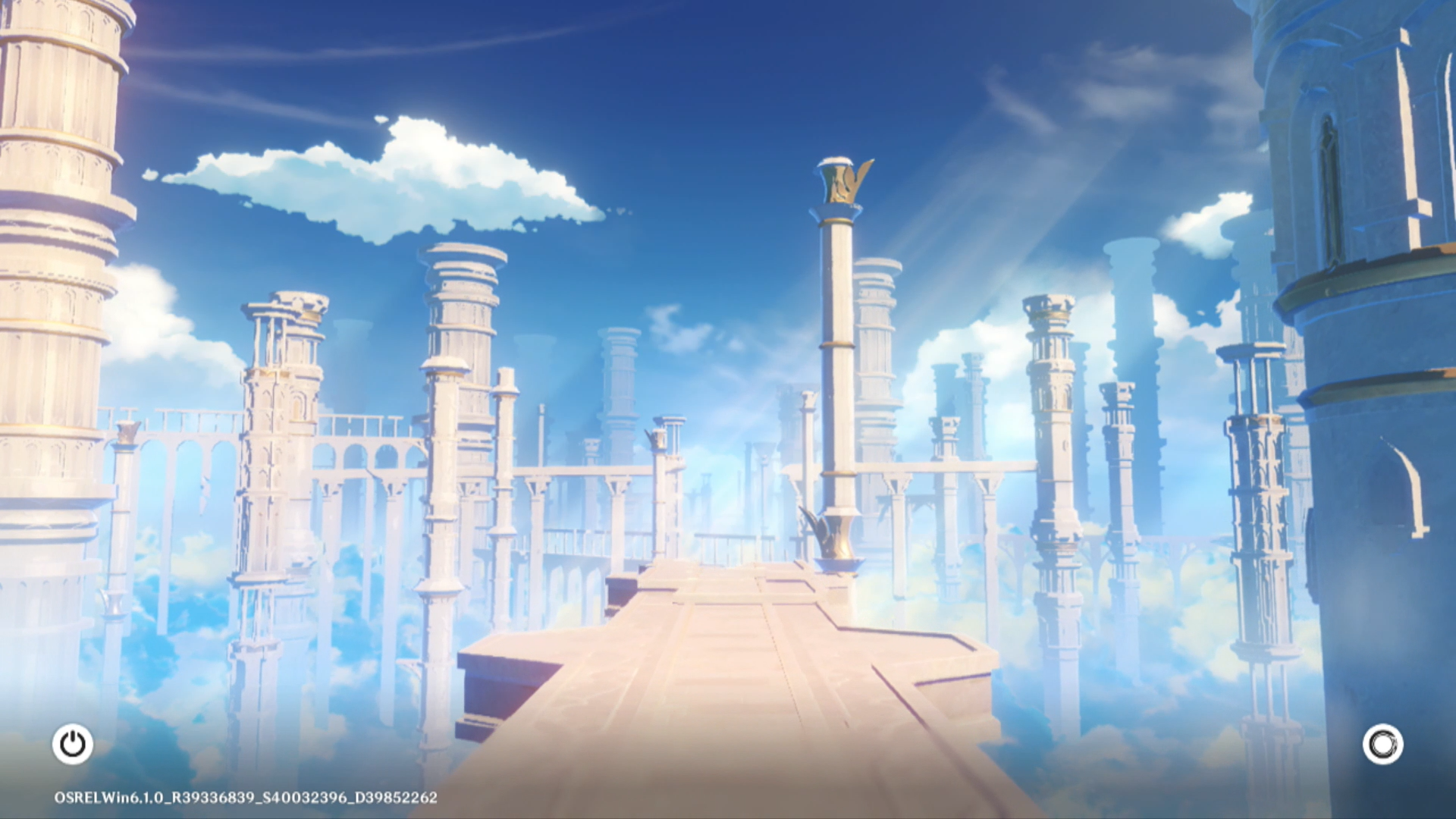Open the circular ring icon button
The width and height of the screenshot is (1456, 819).
click(x=1382, y=744)
